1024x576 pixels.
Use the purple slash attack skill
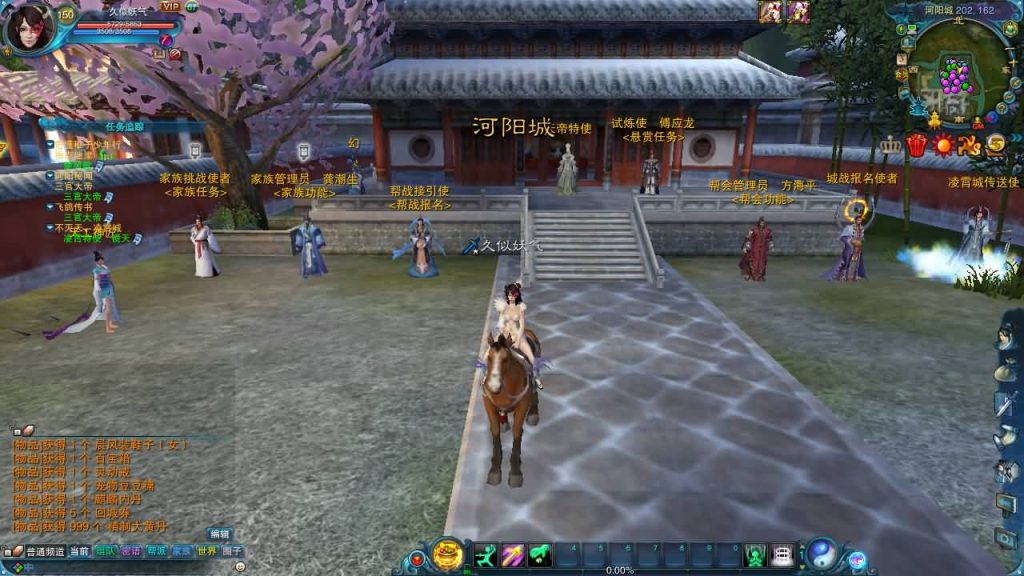click(x=513, y=555)
